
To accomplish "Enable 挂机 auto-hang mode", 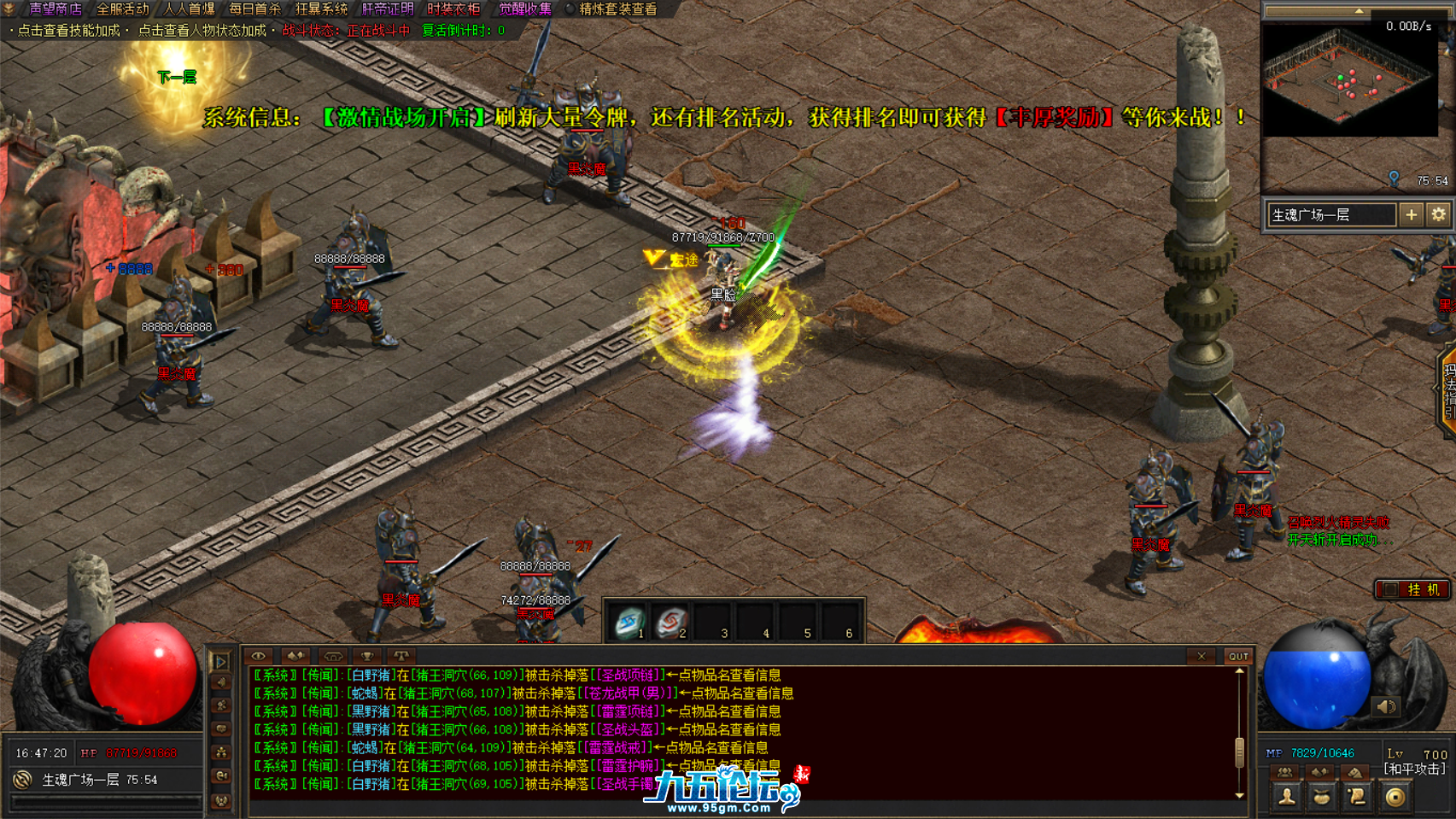I will click(1413, 588).
